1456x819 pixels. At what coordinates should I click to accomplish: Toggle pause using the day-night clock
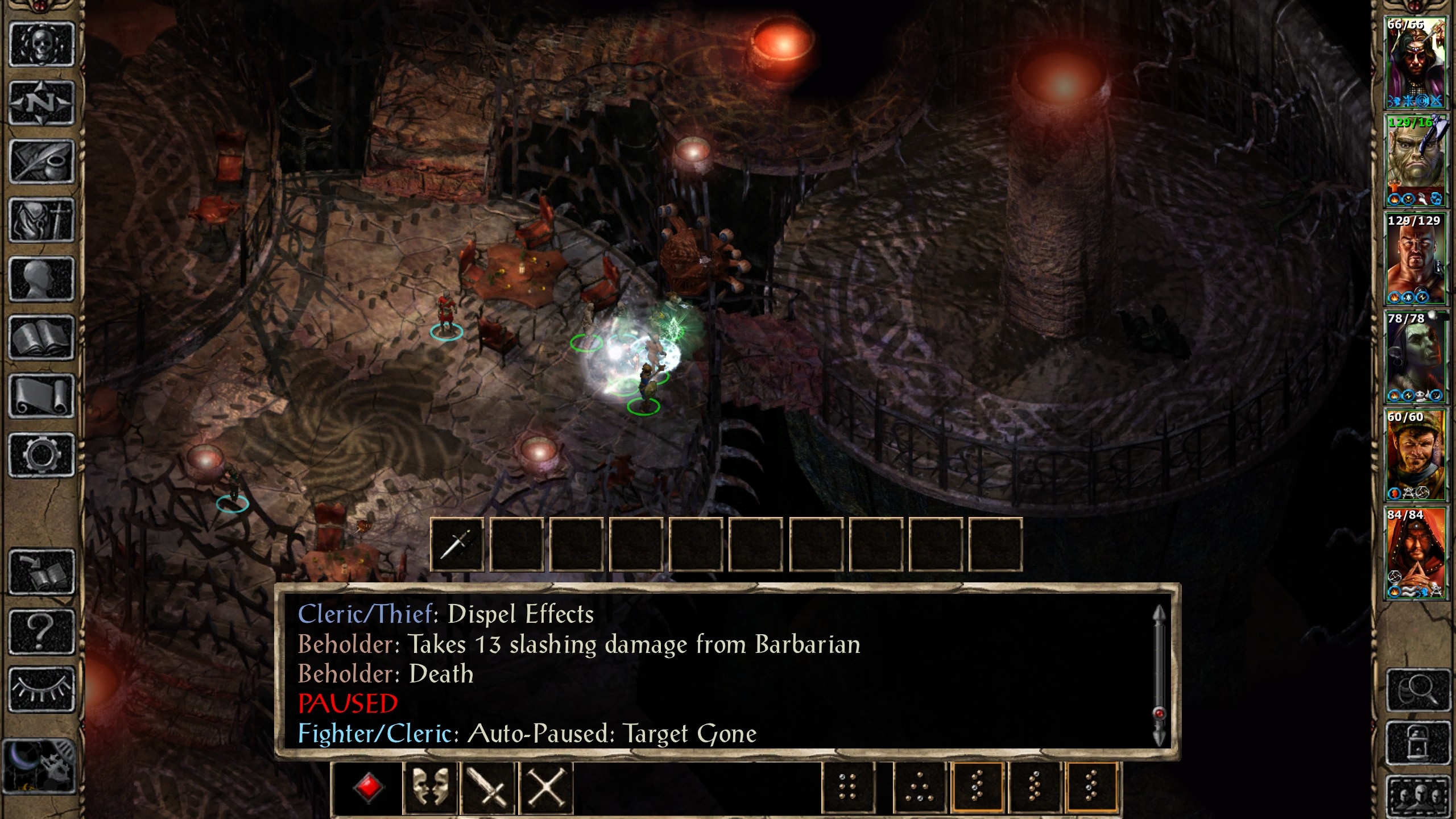[x=39, y=766]
